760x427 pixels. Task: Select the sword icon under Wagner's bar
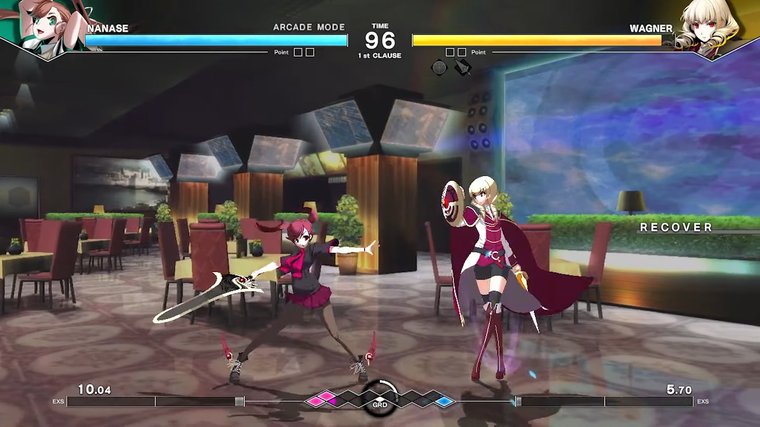[x=461, y=68]
